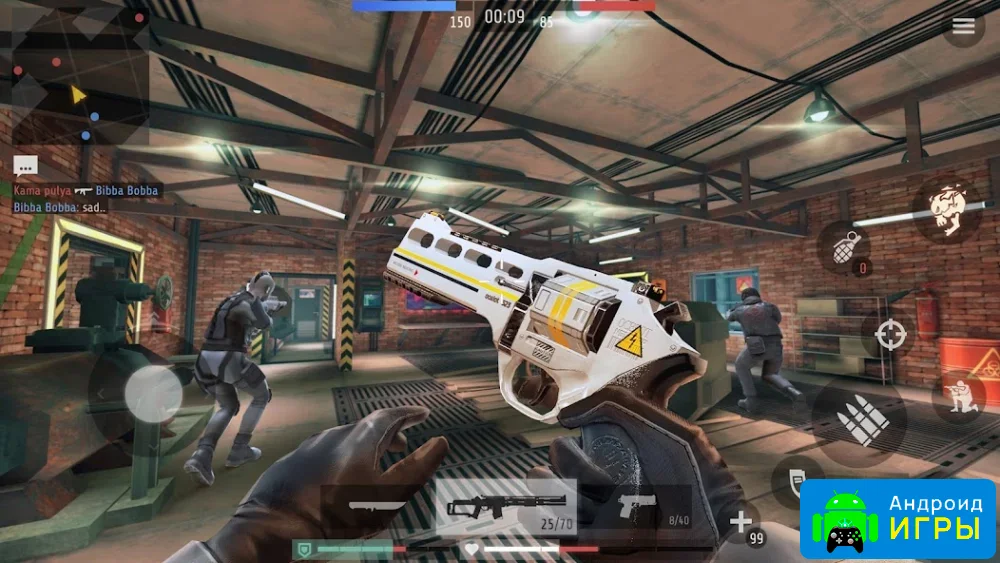Toggle aim with the crosshair button
Screen dimensions: 1000x563
890,334
